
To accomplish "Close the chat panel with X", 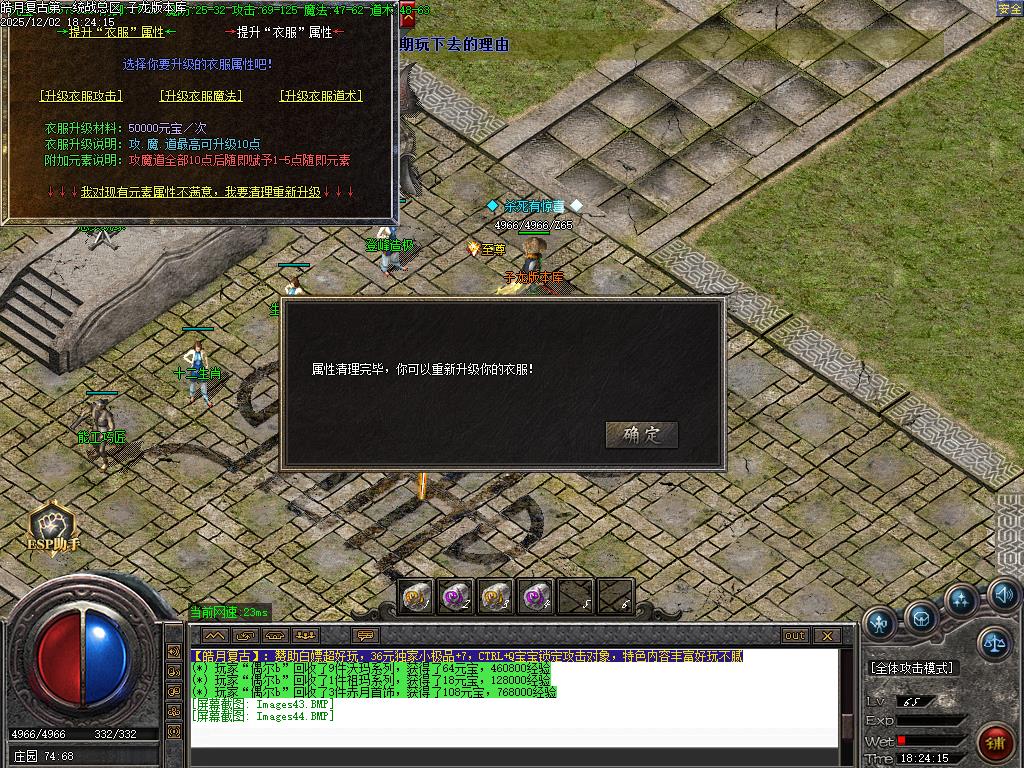I will [x=826, y=636].
